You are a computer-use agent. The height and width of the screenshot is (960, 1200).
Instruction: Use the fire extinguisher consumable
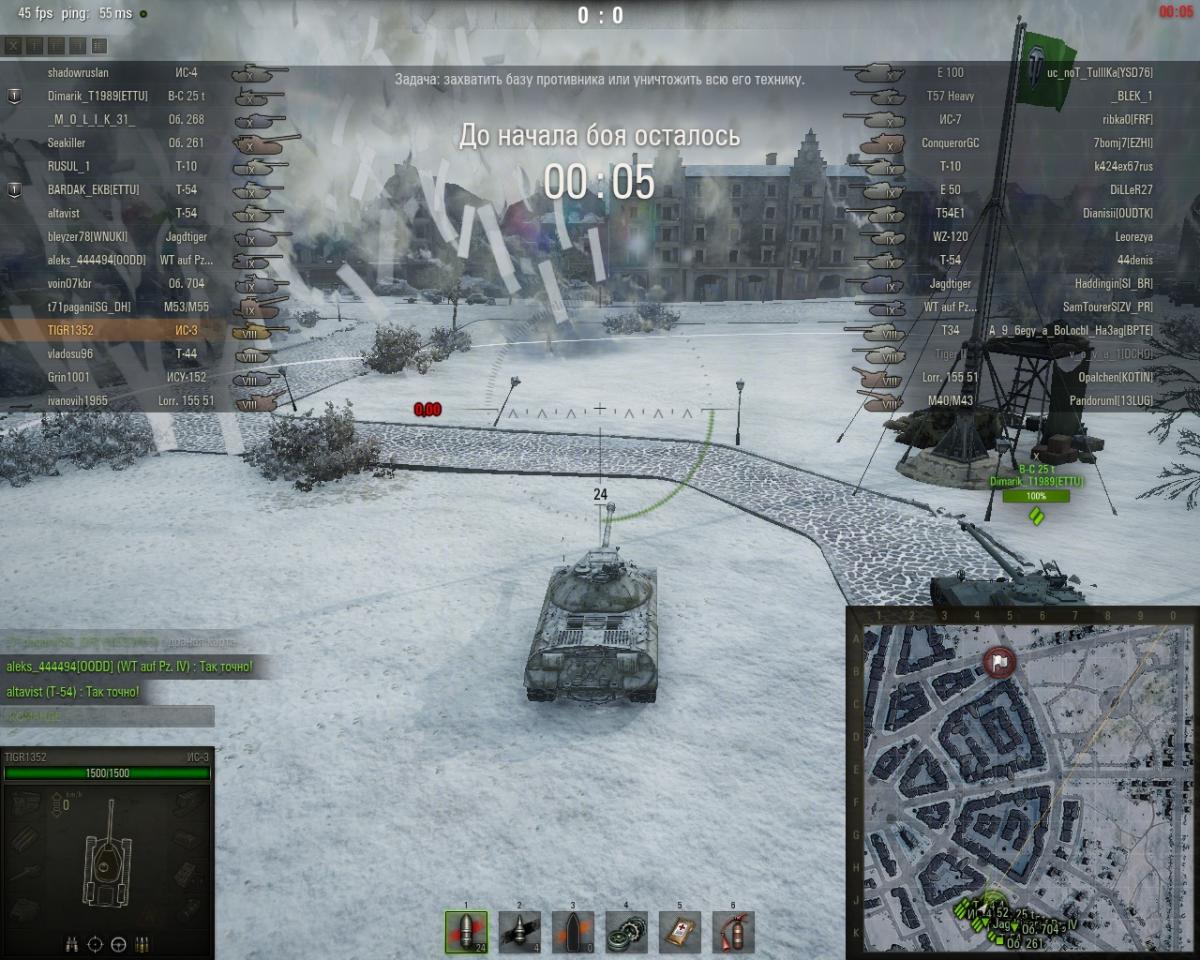[733, 932]
